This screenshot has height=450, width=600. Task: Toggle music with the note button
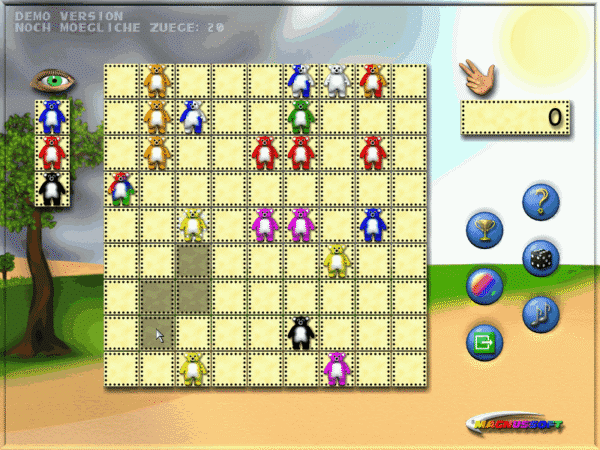[541, 314]
